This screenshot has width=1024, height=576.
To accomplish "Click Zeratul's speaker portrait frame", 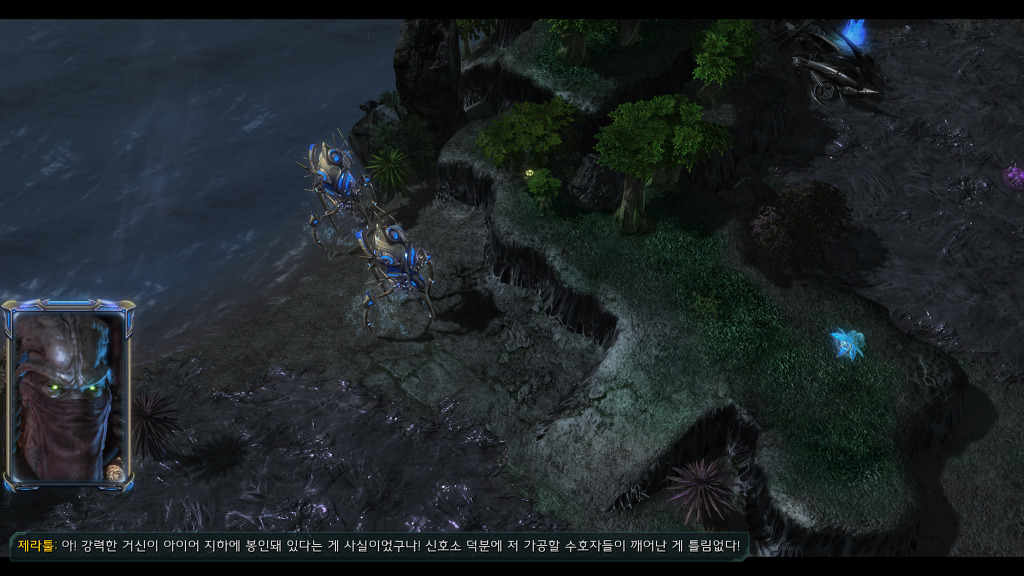I will (68, 396).
